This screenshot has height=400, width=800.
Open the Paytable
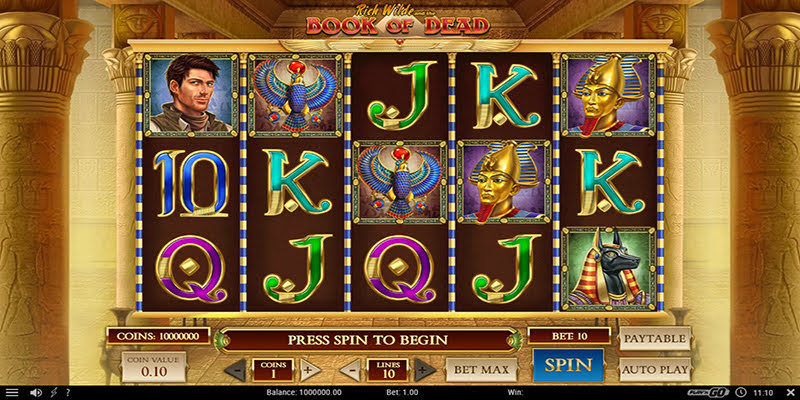[655, 339]
